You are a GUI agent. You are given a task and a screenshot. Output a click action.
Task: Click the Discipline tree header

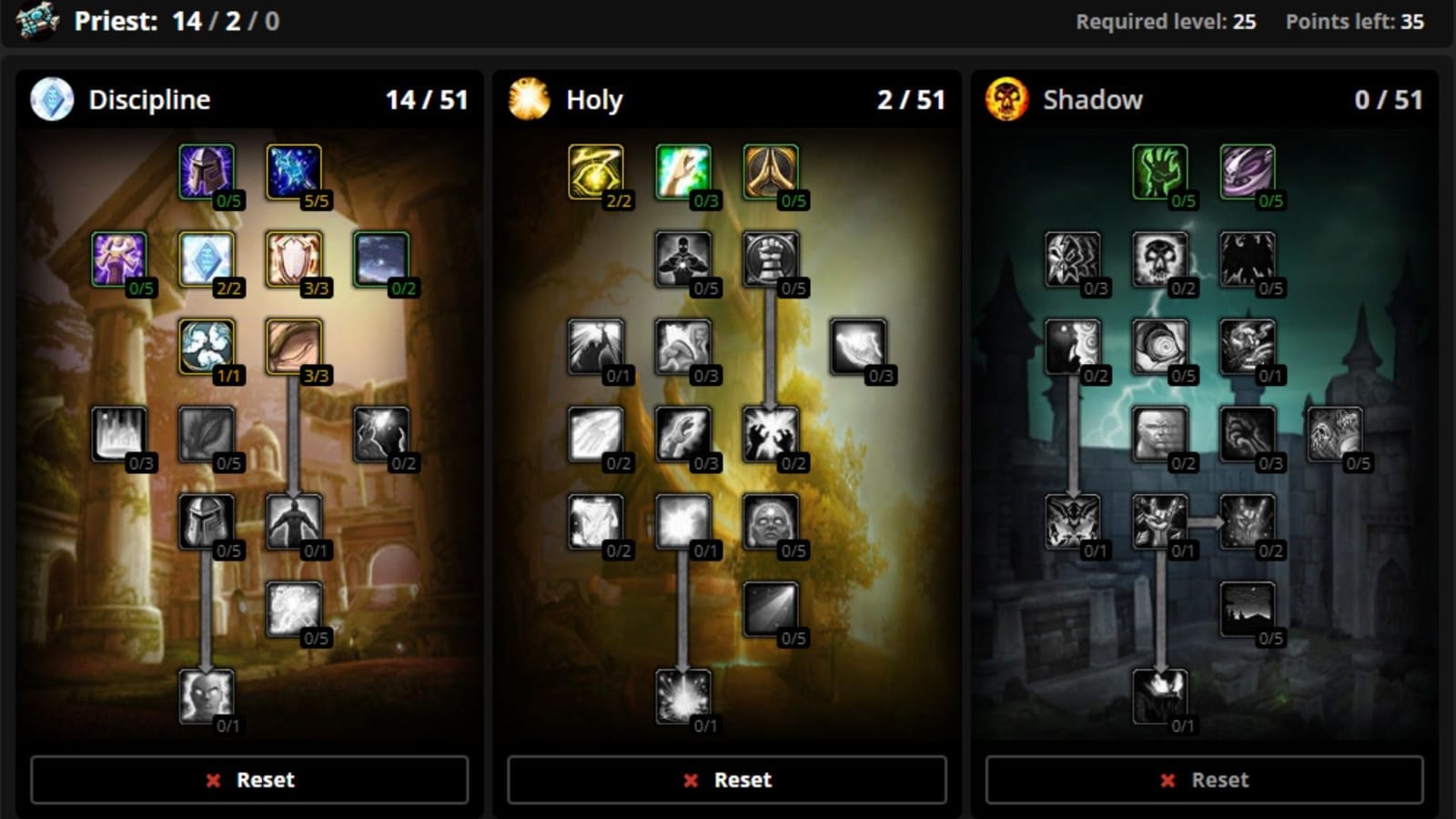(150, 100)
